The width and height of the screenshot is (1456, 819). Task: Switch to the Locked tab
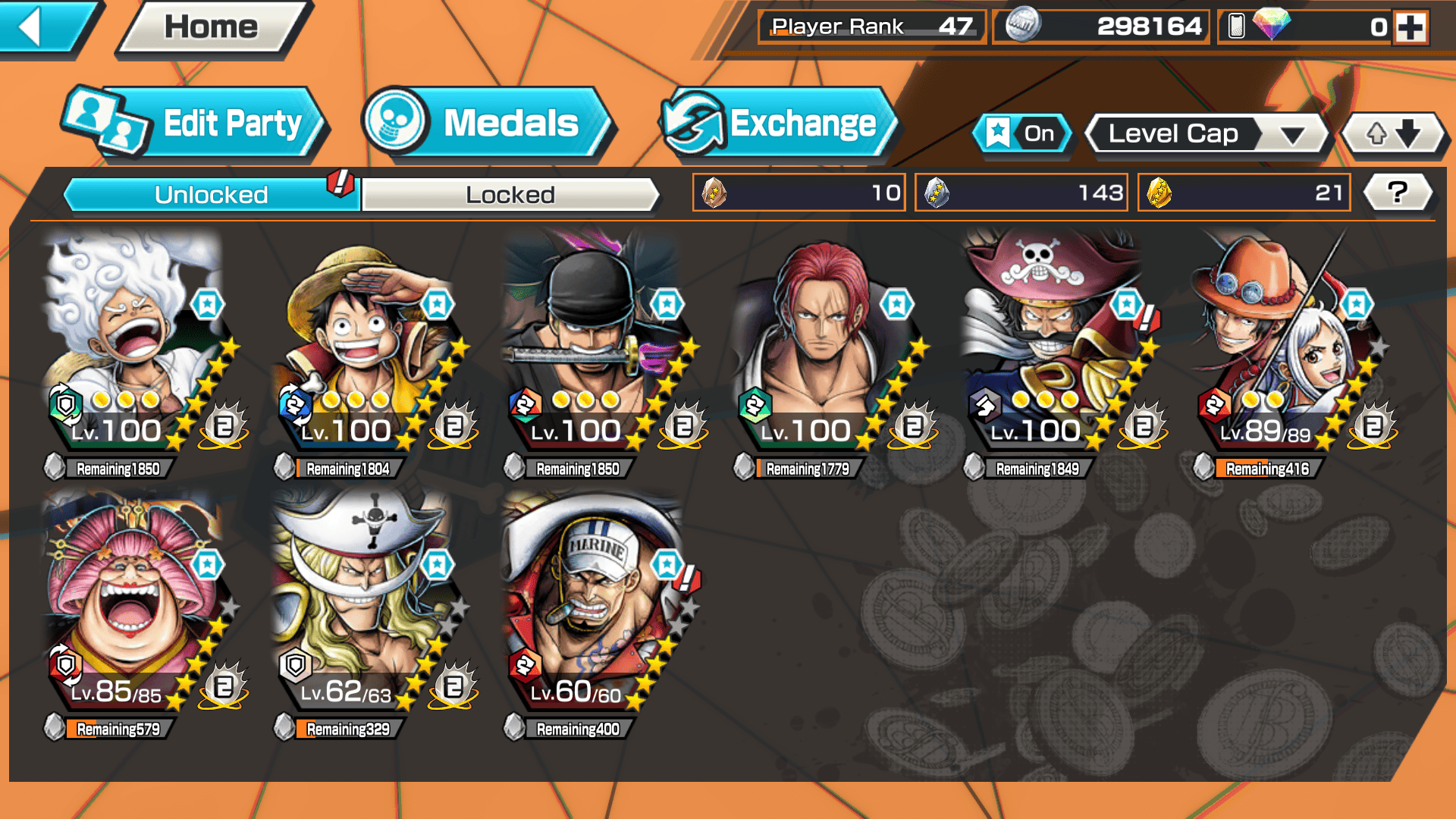pyautogui.click(x=510, y=195)
